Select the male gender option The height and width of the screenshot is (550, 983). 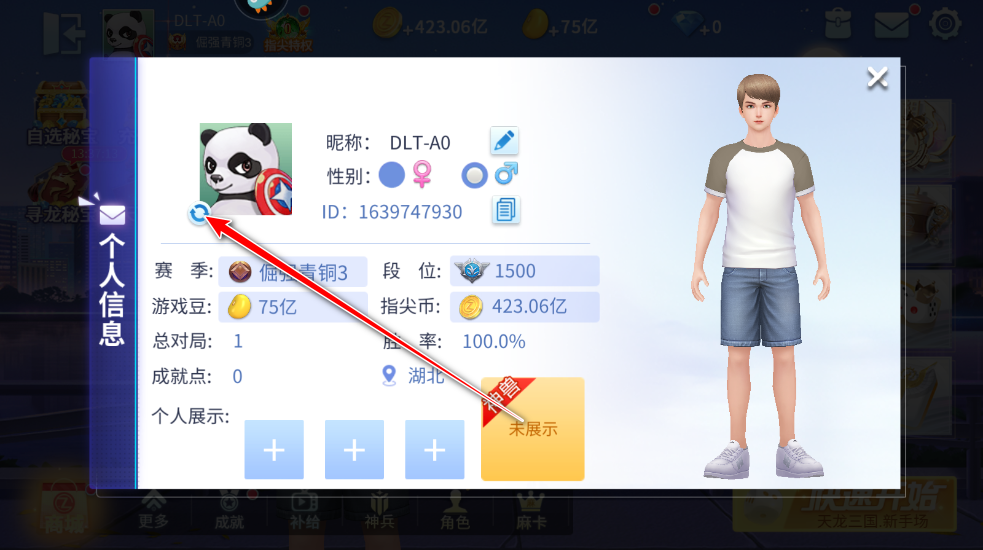(x=474, y=176)
